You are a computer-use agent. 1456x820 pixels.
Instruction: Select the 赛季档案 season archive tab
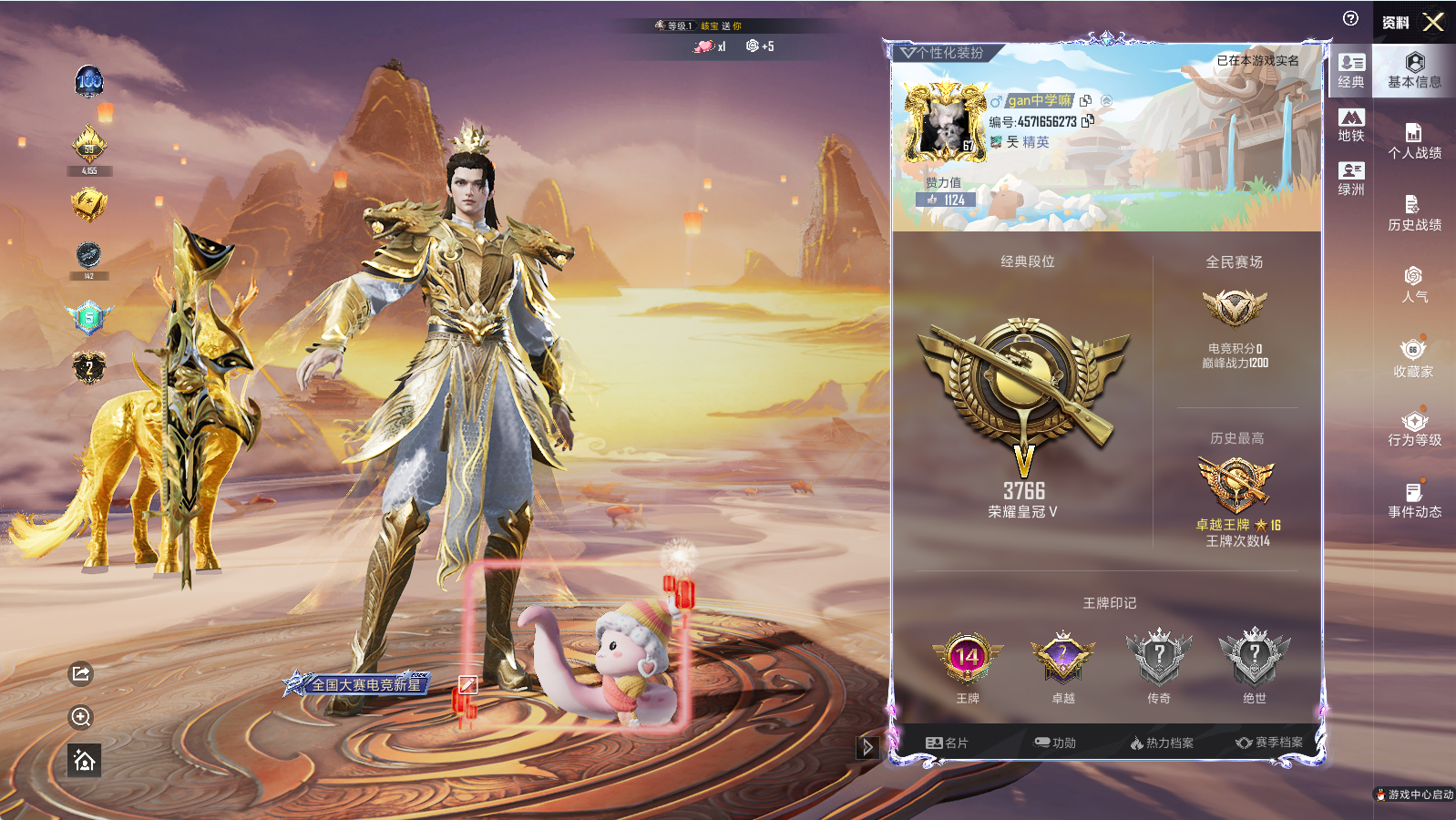coord(1269,743)
